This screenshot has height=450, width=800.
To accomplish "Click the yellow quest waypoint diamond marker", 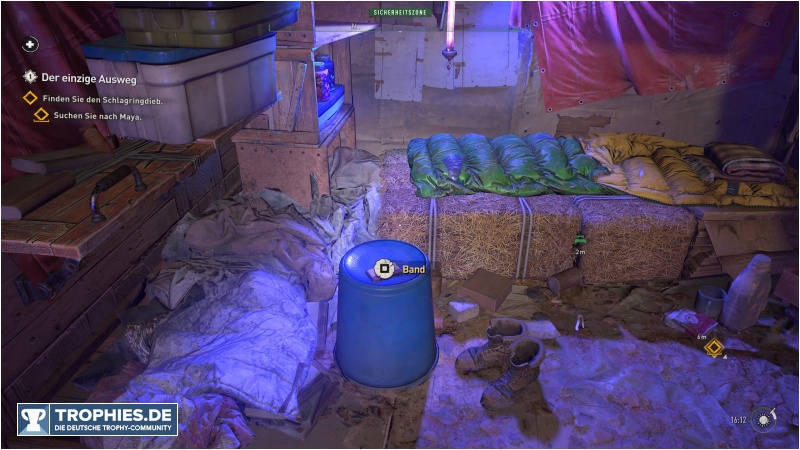I will coord(713,348).
